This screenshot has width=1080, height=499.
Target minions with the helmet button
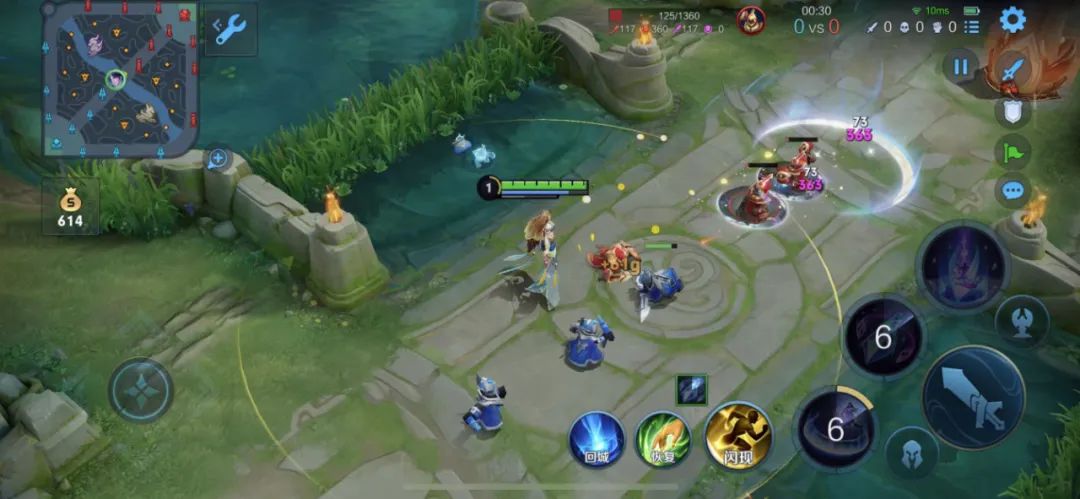coord(911,451)
